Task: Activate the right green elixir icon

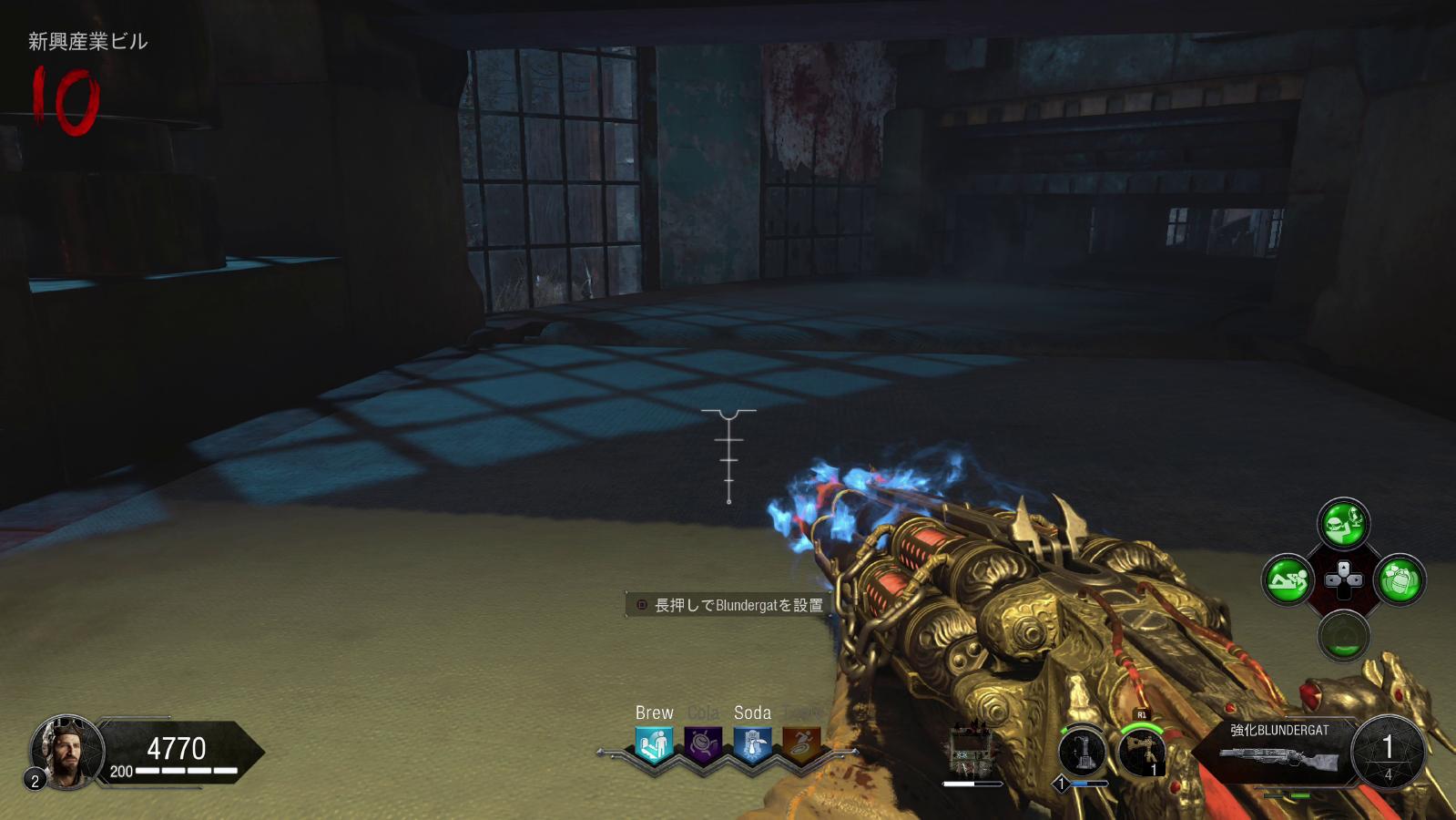Action: [x=1400, y=579]
